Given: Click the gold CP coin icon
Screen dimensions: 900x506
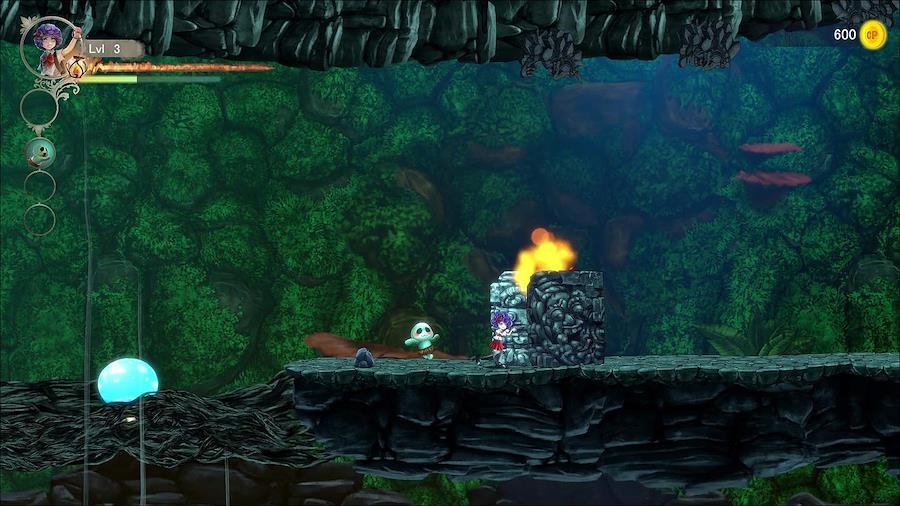Looking at the screenshot, I should [x=873, y=35].
